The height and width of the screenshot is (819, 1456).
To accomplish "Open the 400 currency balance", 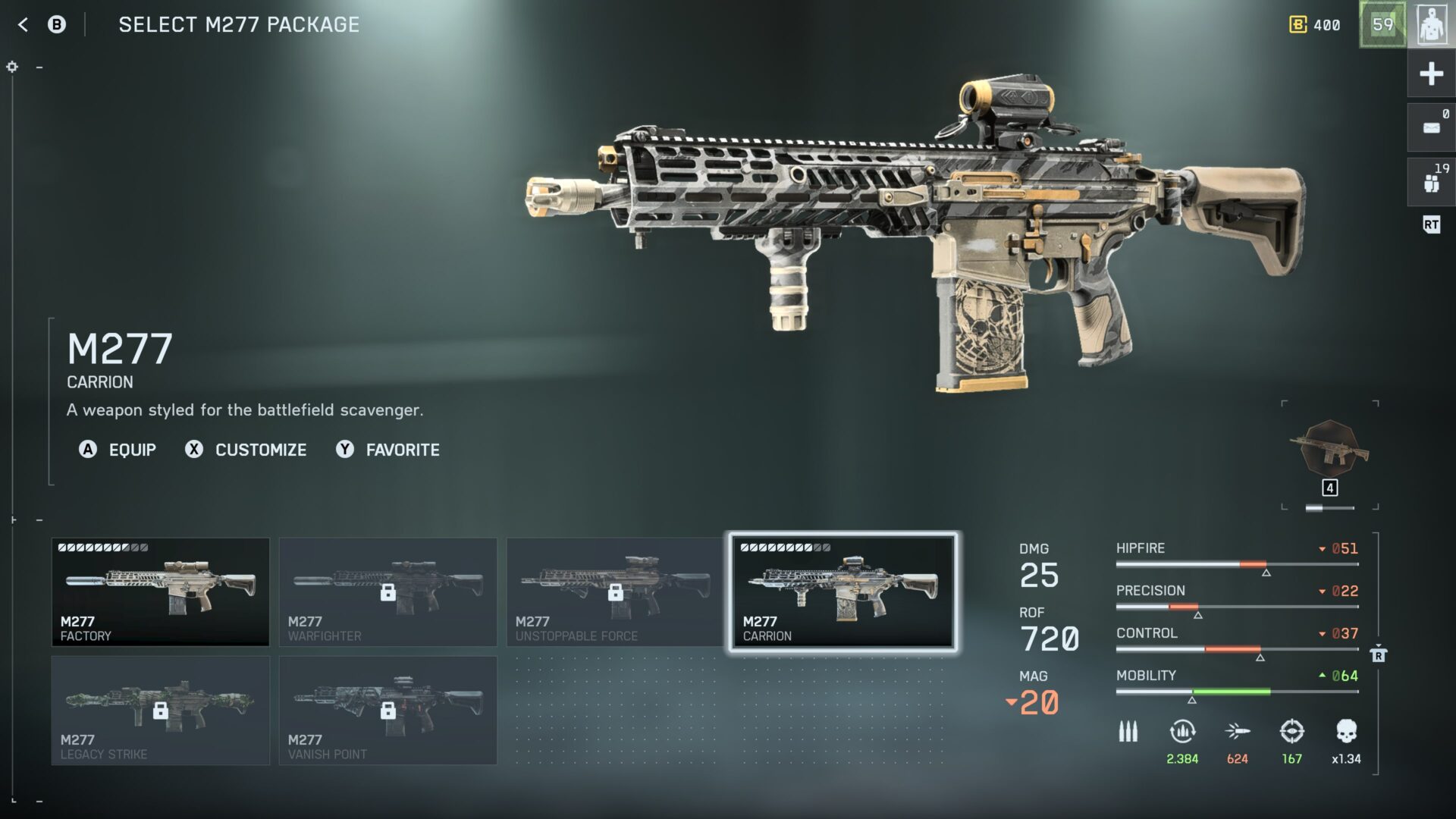I will coord(1316,25).
